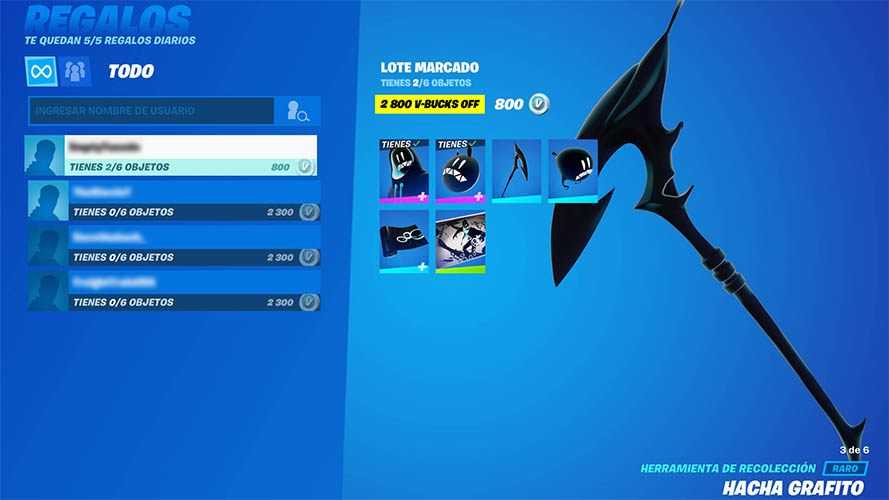Switch to the infinity 'Todo' tab
This screenshot has width=889, height=500.
tap(41, 71)
